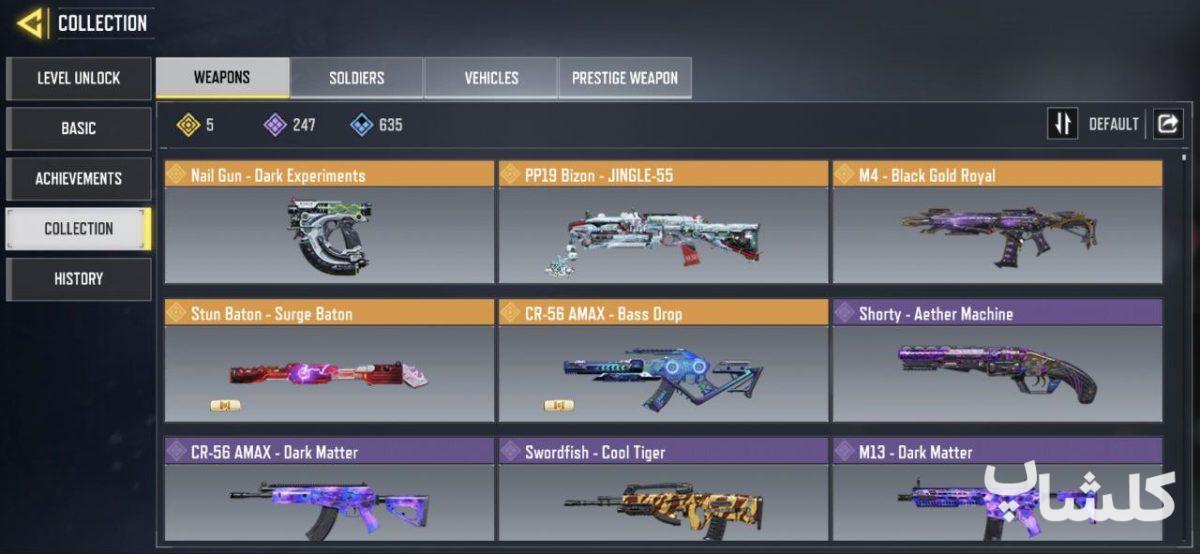Open the Achievements section

tap(78, 178)
